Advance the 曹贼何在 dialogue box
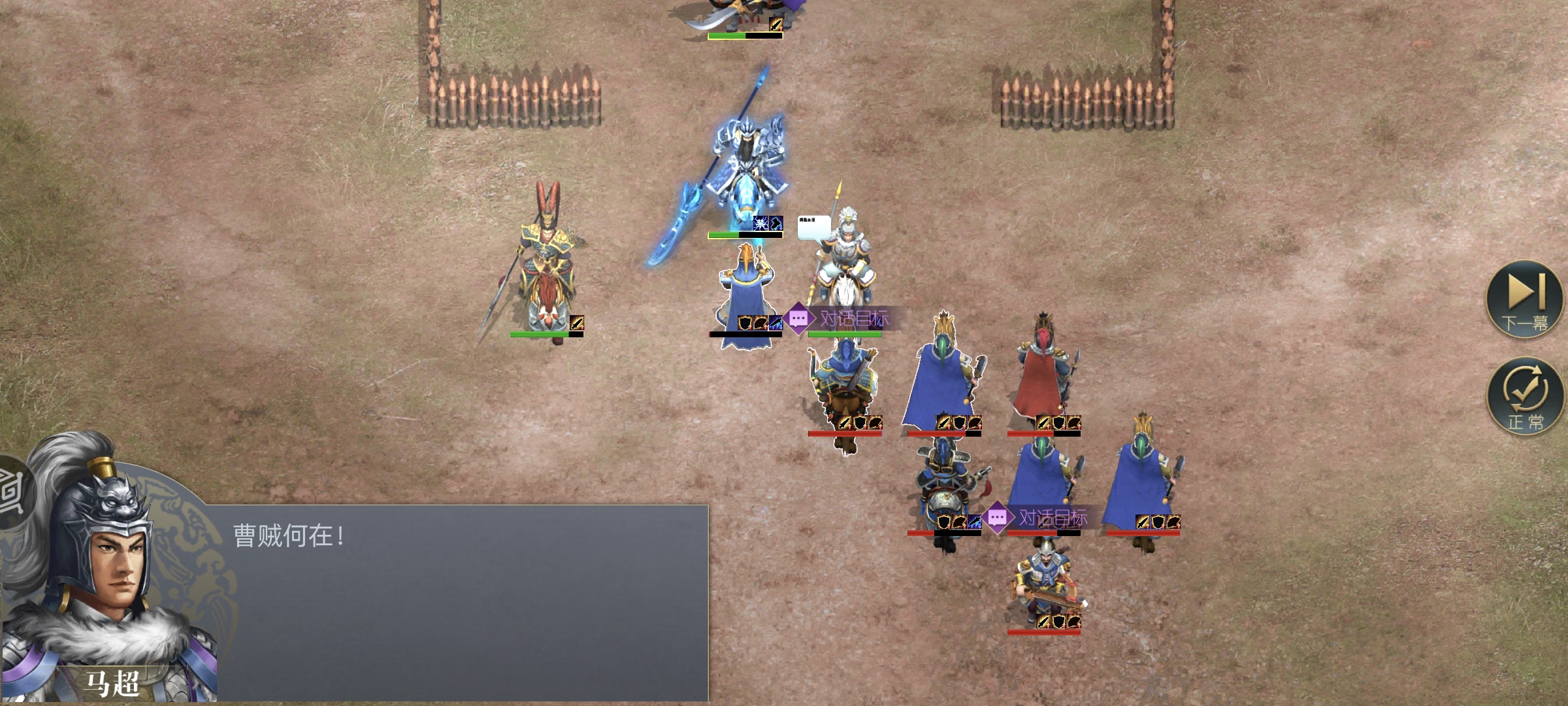Screen dimensions: 1568x706 click(457, 601)
